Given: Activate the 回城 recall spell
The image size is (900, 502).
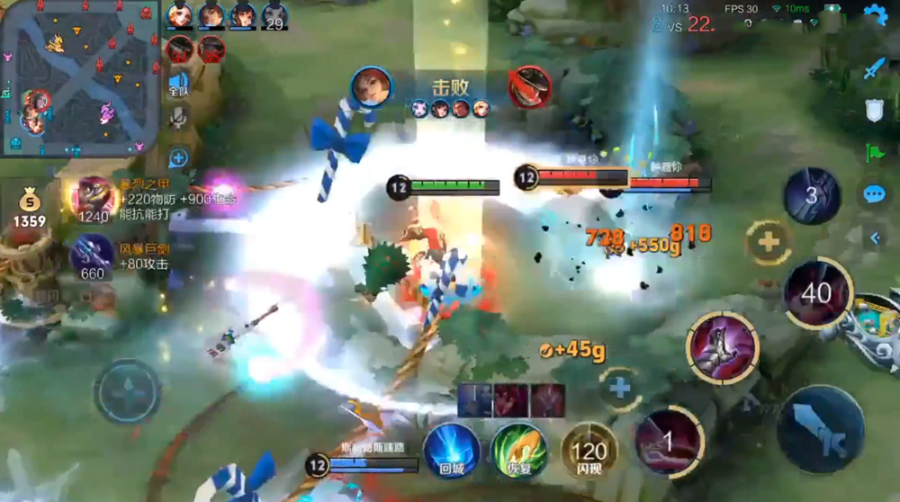Looking at the screenshot, I should (451, 451).
